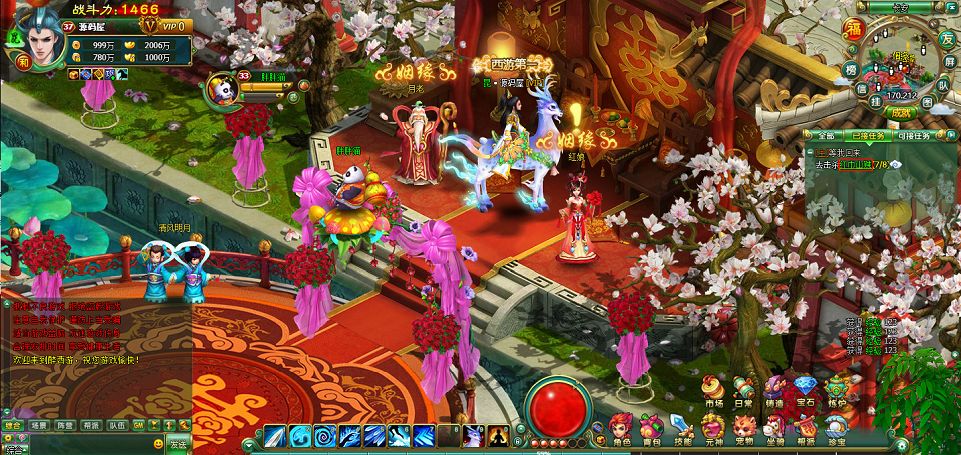
Task: Open the 炼炉 furnace menu
Action: (837, 388)
